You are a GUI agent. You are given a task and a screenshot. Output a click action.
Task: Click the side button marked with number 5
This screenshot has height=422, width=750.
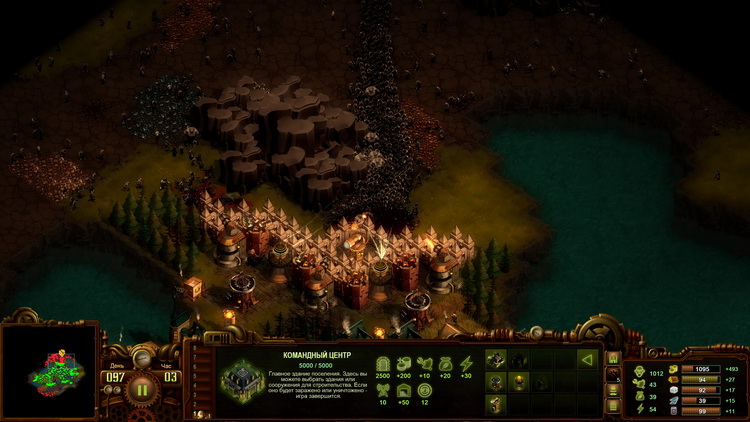pos(613,374)
